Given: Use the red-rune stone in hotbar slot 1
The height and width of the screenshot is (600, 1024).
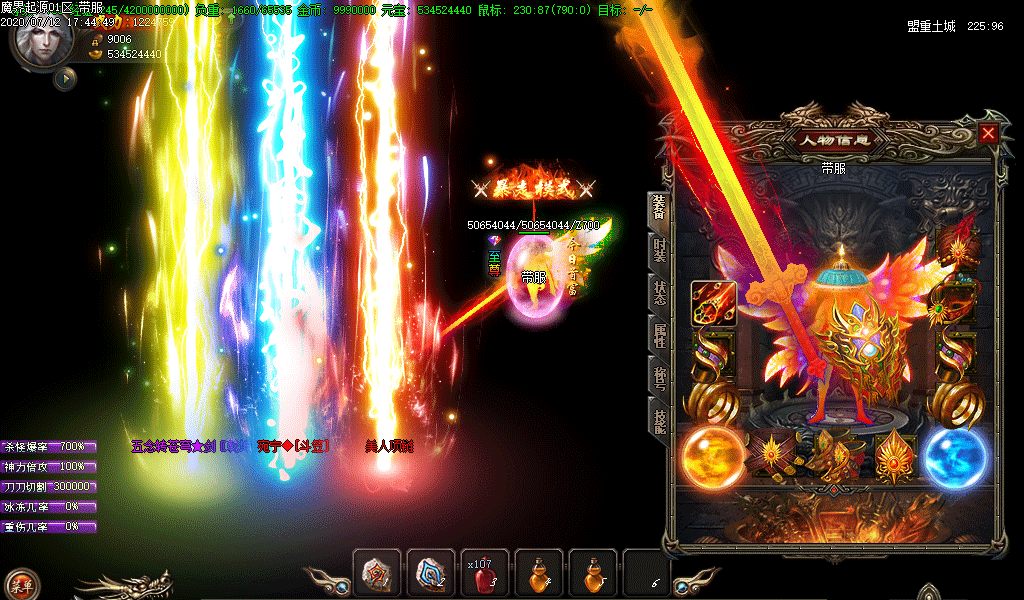Looking at the screenshot, I should coord(377,574).
